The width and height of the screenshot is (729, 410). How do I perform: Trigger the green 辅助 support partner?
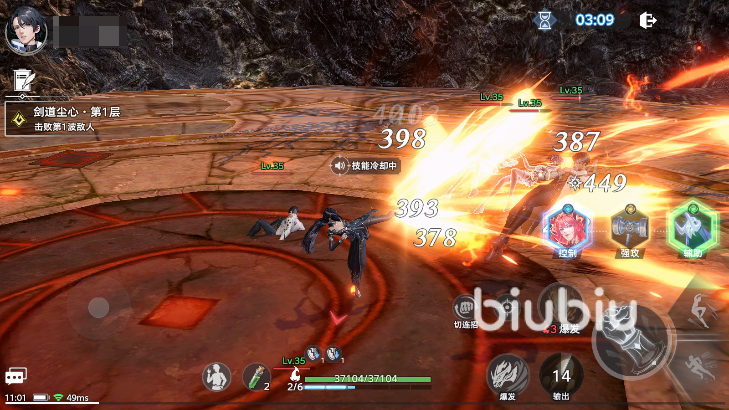point(692,226)
